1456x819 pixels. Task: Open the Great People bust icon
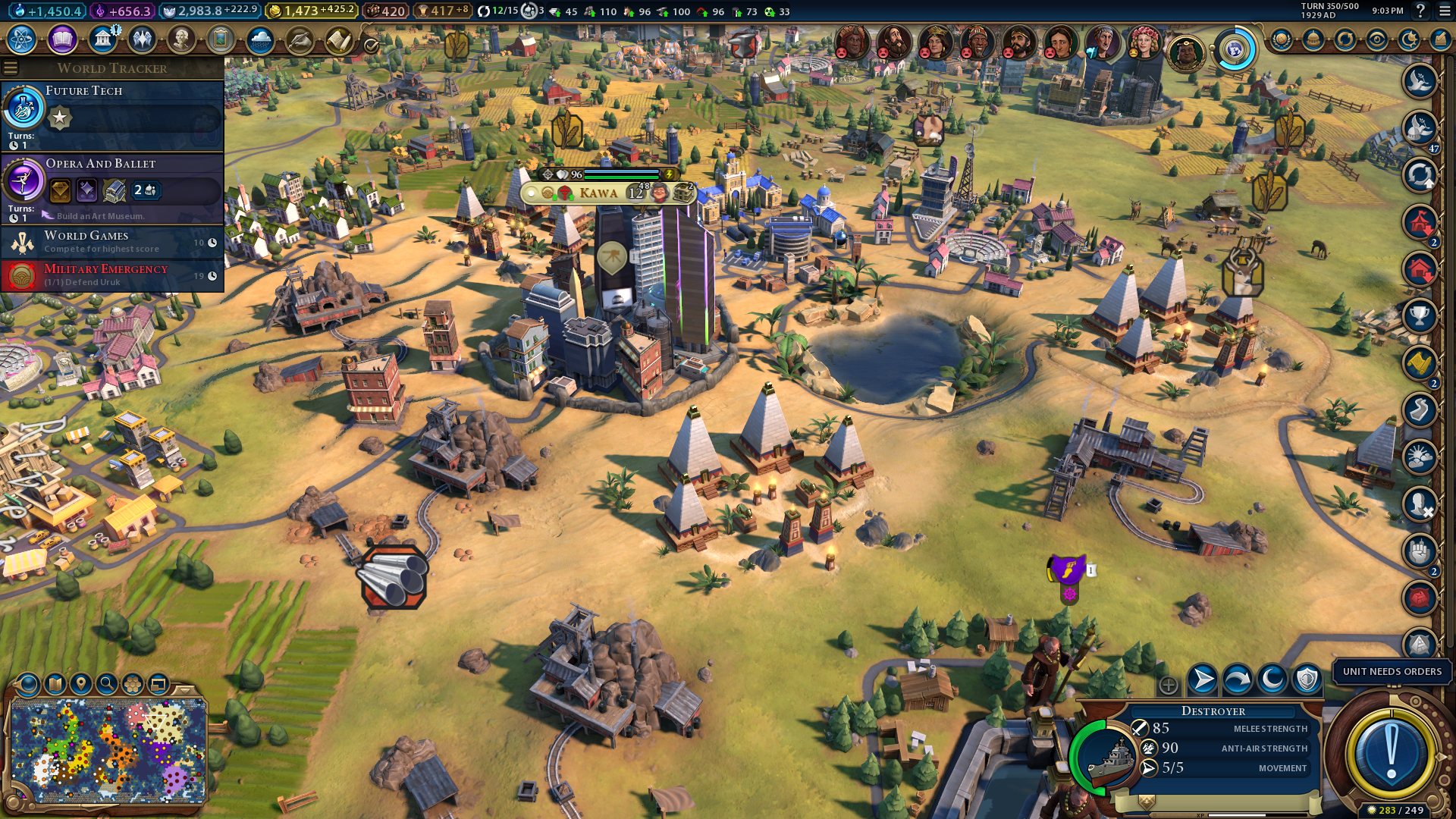pyautogui.click(x=181, y=39)
